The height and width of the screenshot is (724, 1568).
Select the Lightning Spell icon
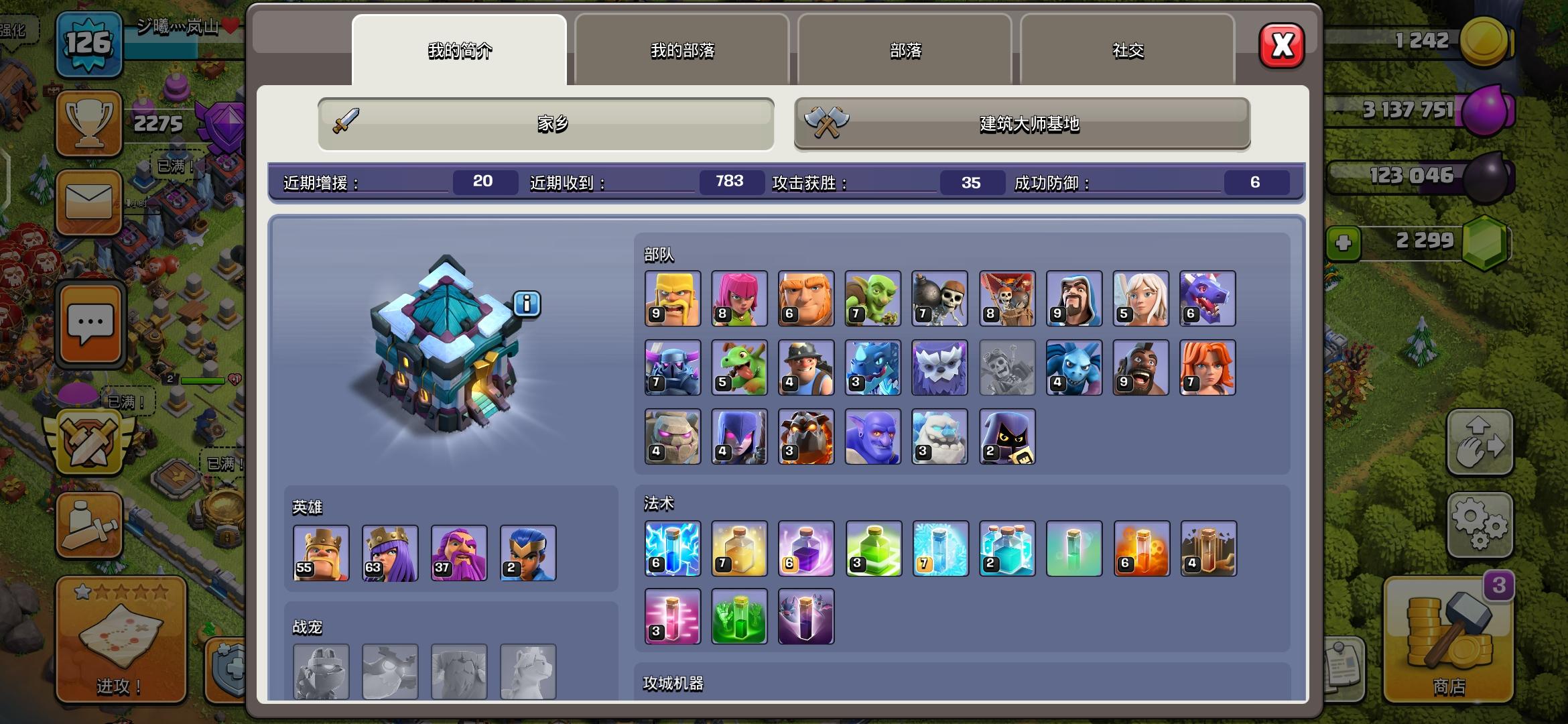coord(672,550)
